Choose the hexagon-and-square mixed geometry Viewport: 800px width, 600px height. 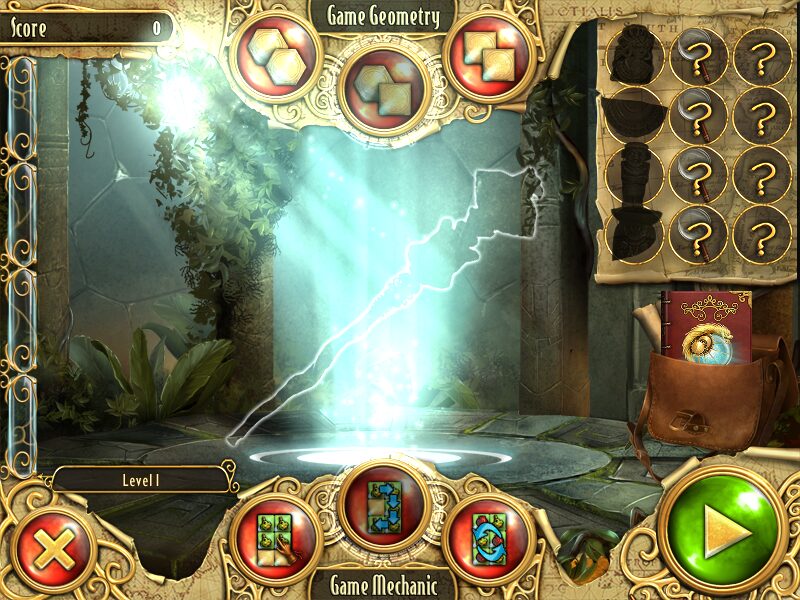(385, 87)
